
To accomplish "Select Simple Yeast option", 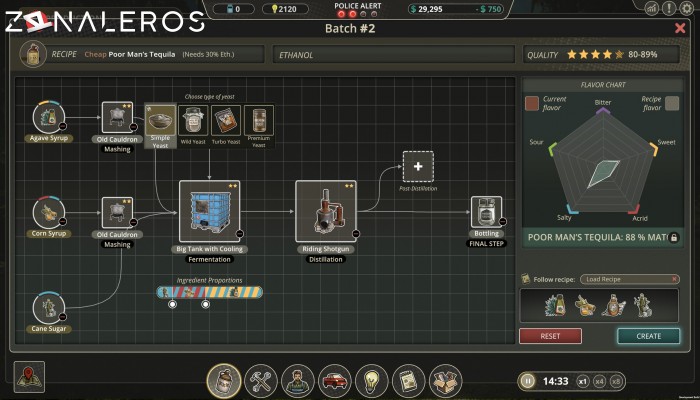I will point(160,122).
